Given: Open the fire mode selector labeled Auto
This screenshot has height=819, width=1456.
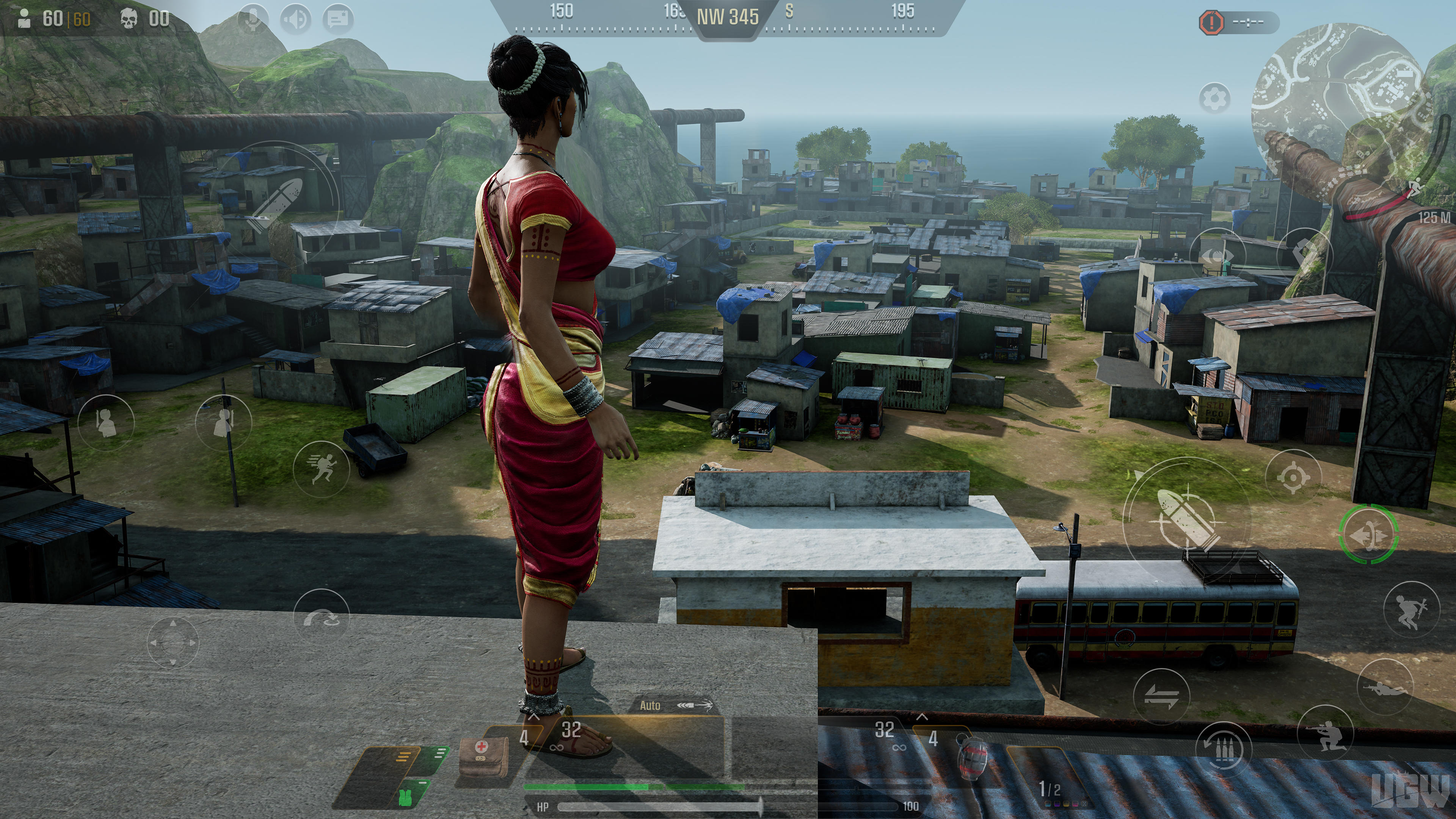Looking at the screenshot, I should tap(650, 705).
